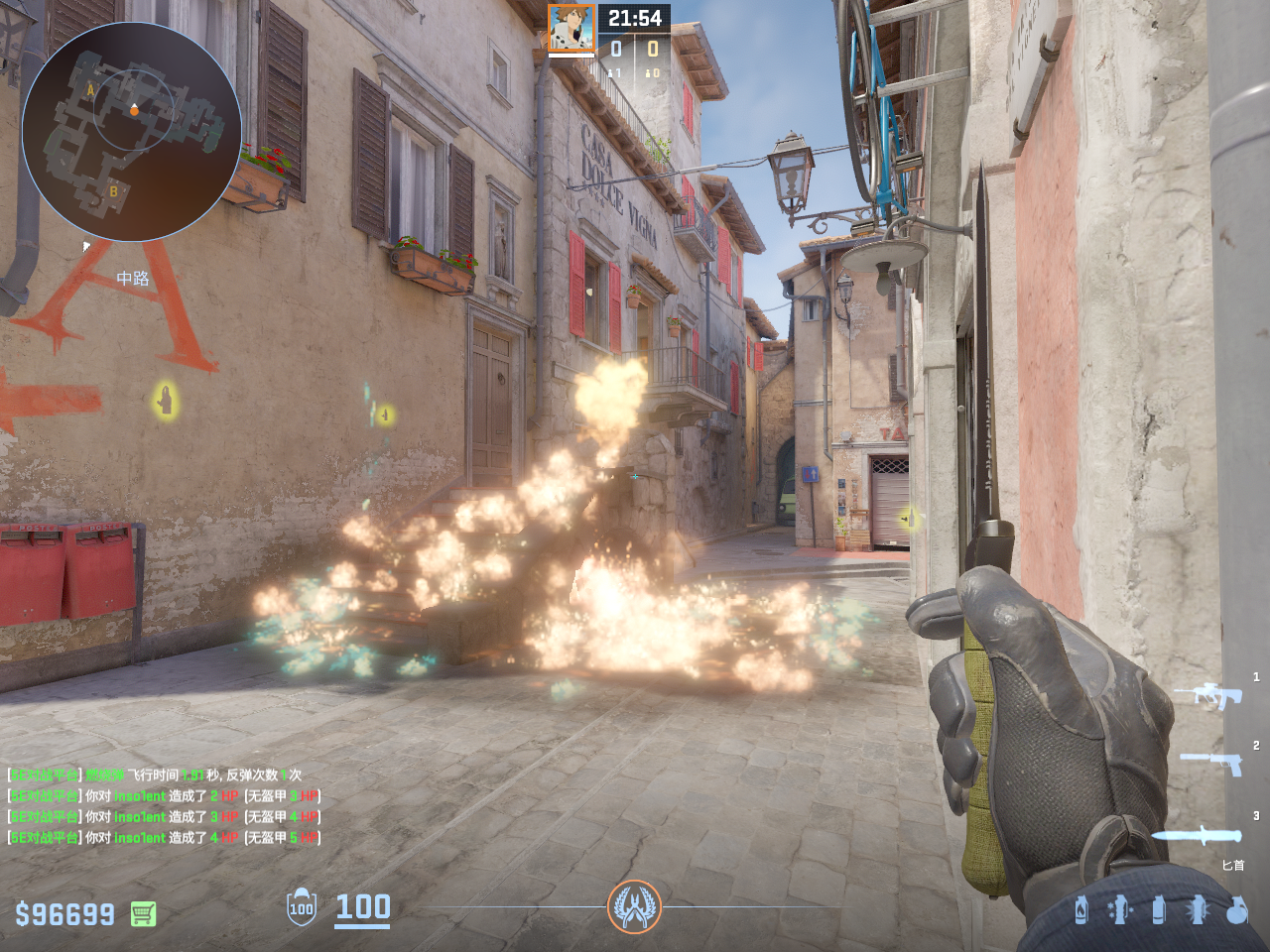Viewport: 1270px width, 952px height.
Task: Select the AUG rifle in slot 1
Action: pyautogui.click(x=1208, y=694)
